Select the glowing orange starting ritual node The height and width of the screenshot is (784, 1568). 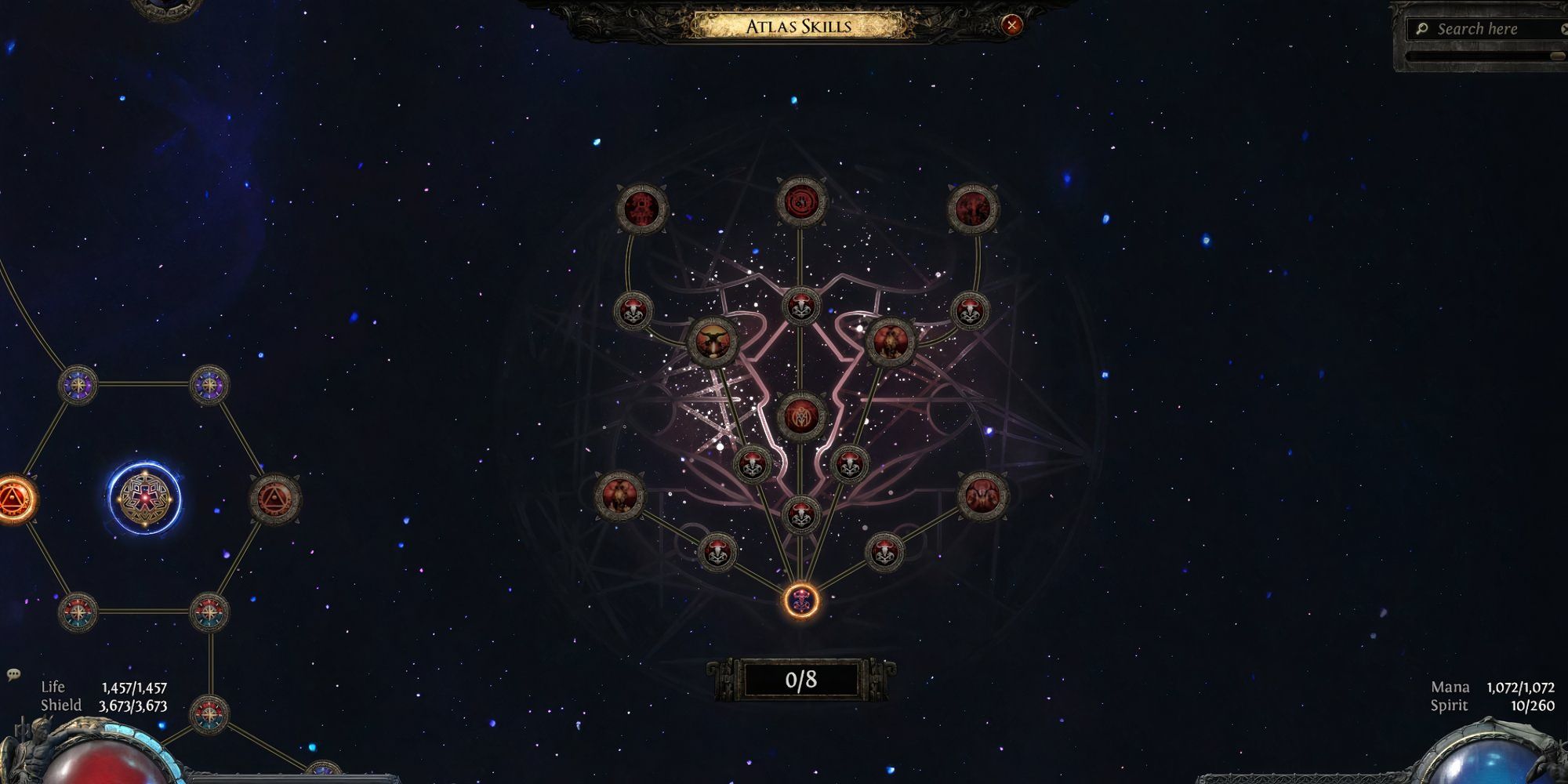pos(801,601)
